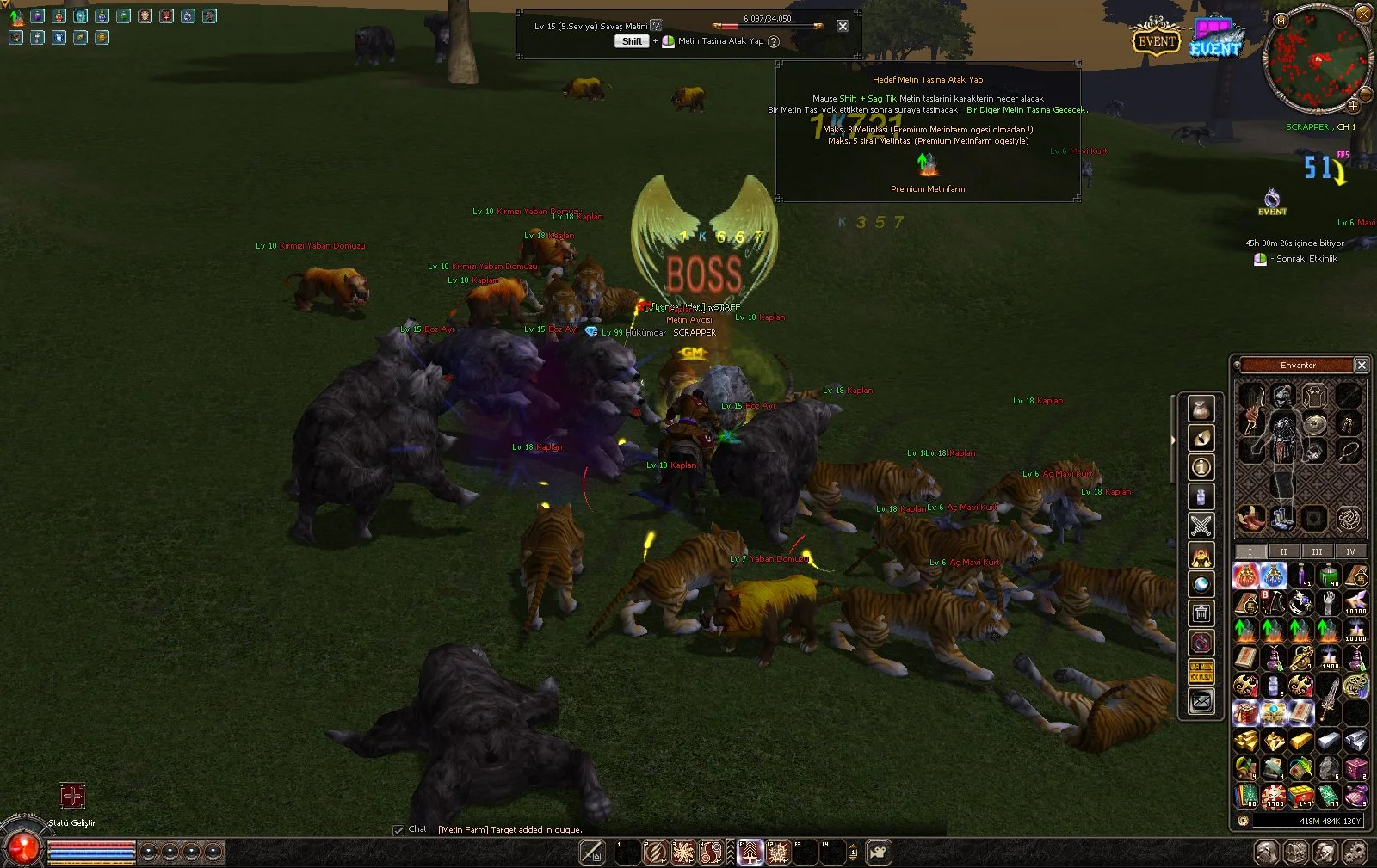Open the world map with M button

click(1281, 21)
